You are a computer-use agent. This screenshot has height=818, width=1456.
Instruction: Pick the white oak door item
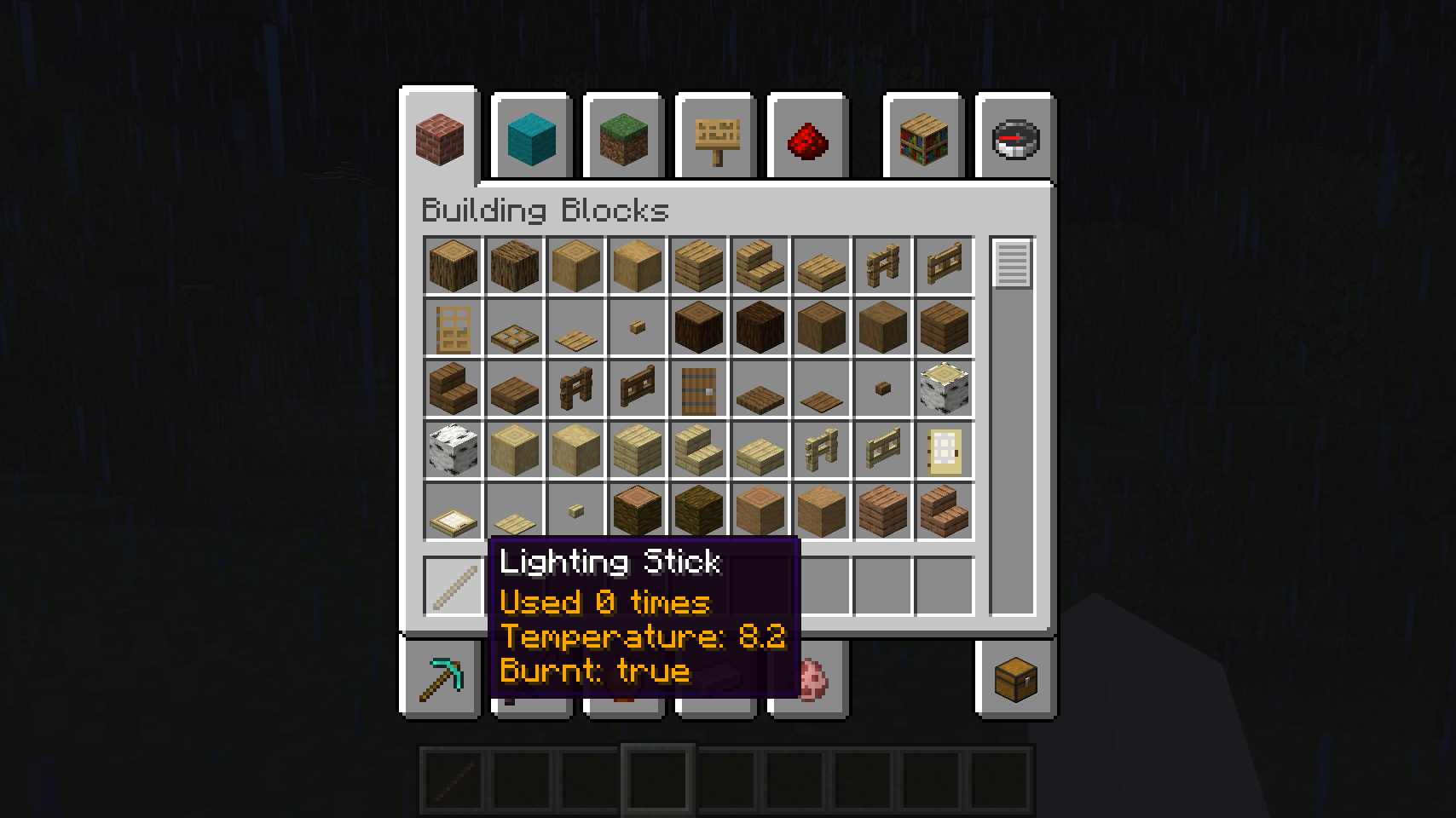[944, 452]
